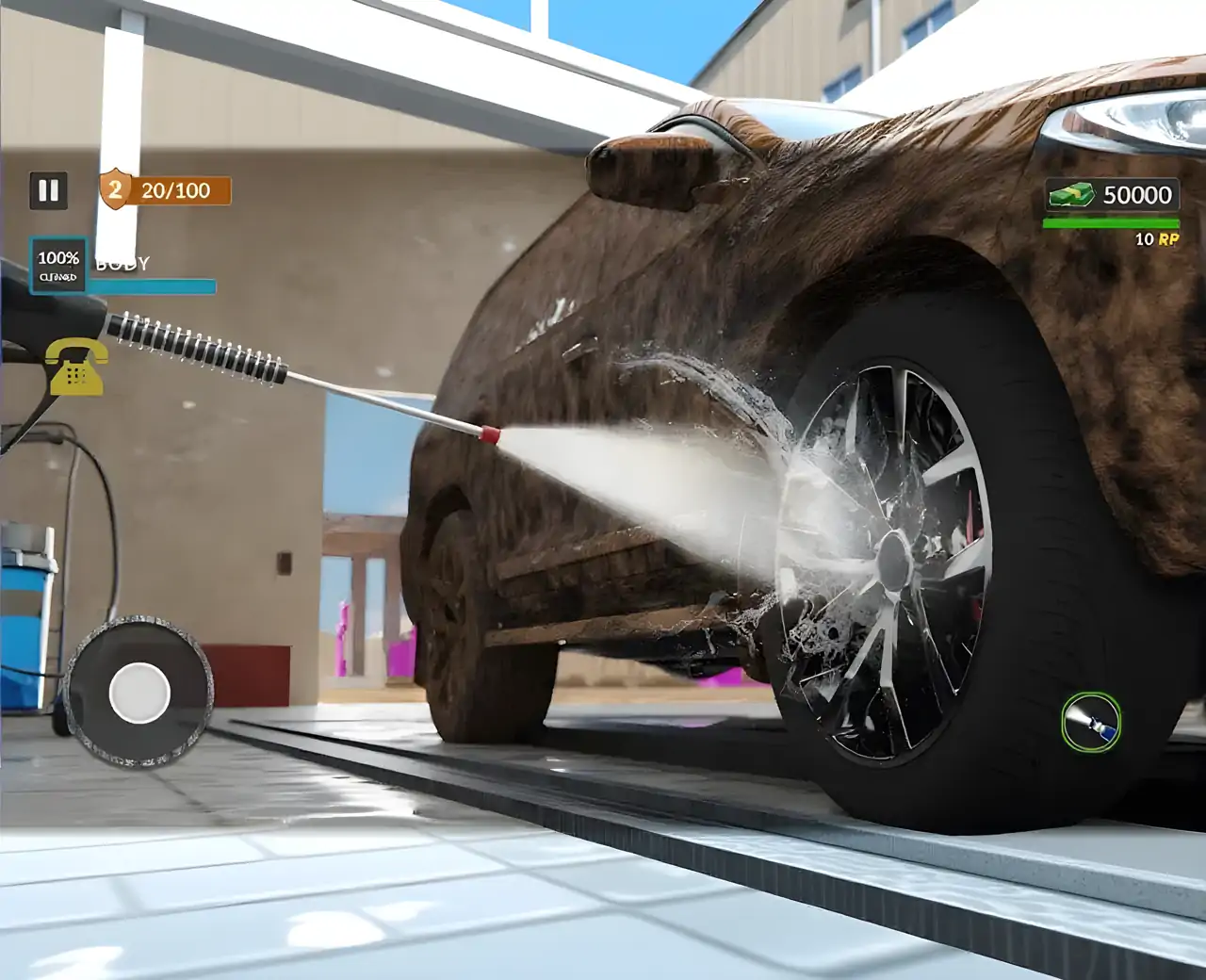This screenshot has height=980, width=1206.
Task: Tap the level 2 shield badge
Action: pos(114,190)
